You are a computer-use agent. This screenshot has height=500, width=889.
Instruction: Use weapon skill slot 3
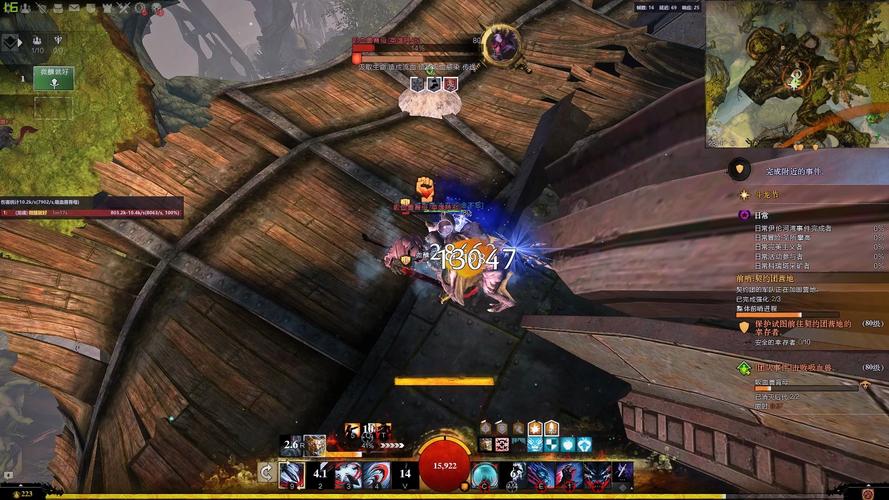coord(348,474)
